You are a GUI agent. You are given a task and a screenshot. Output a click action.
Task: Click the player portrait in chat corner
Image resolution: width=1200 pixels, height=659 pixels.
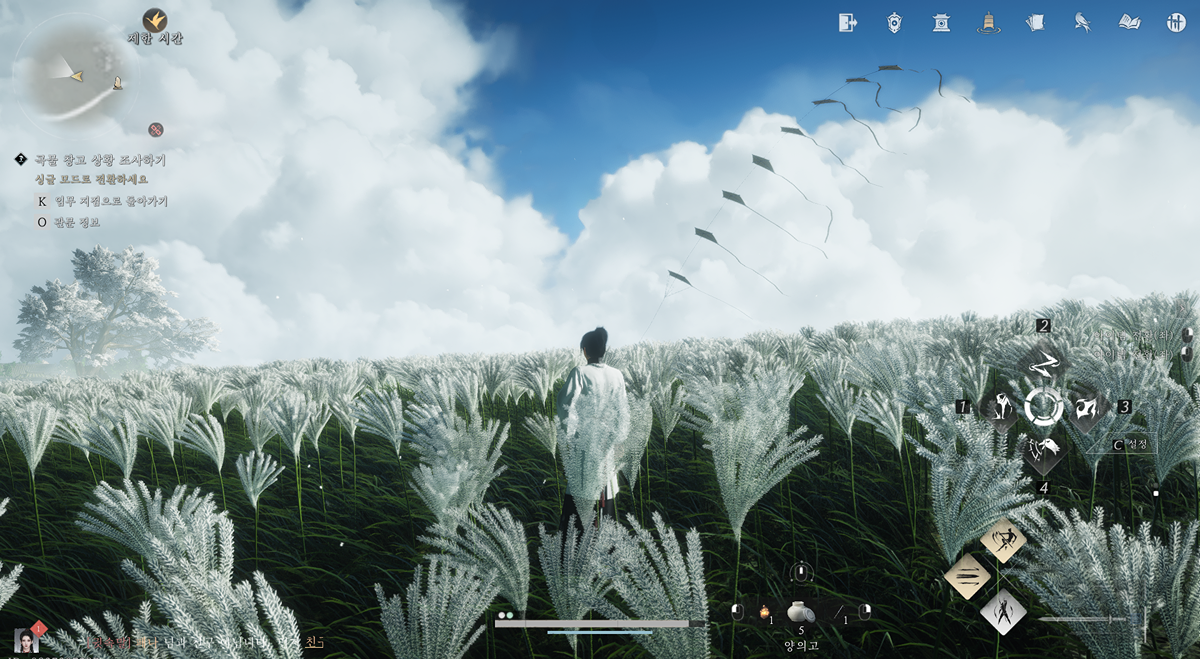coord(26,640)
